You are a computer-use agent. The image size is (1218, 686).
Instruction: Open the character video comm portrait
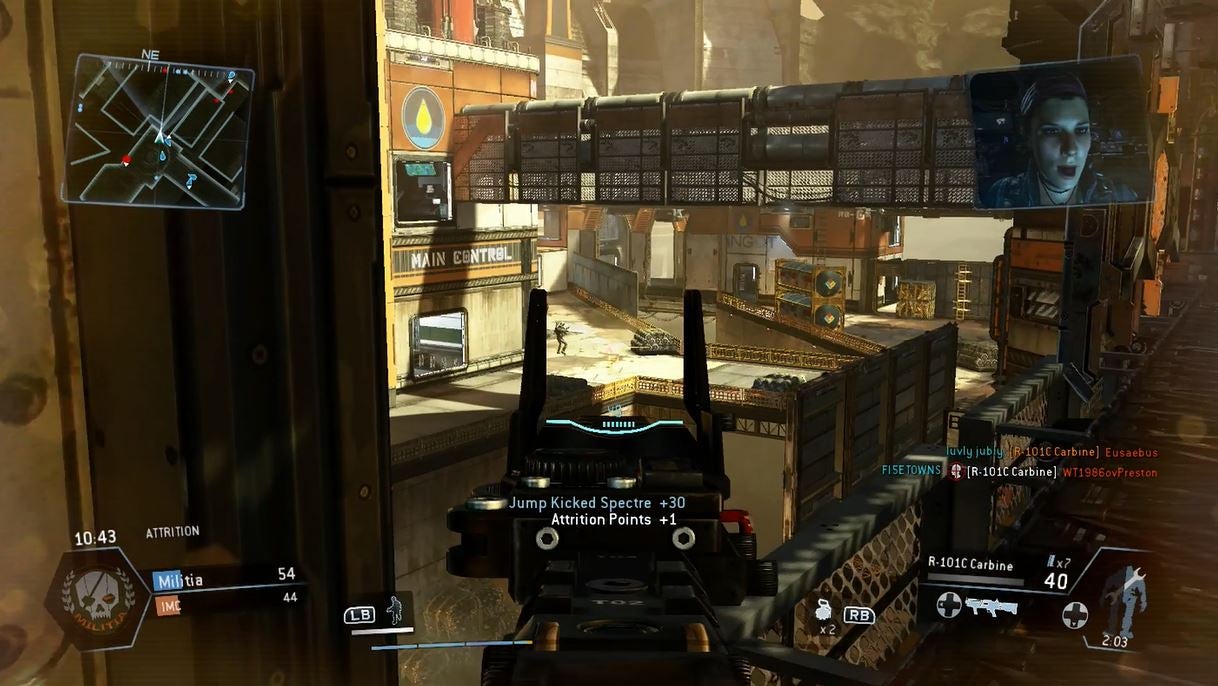[1056, 137]
